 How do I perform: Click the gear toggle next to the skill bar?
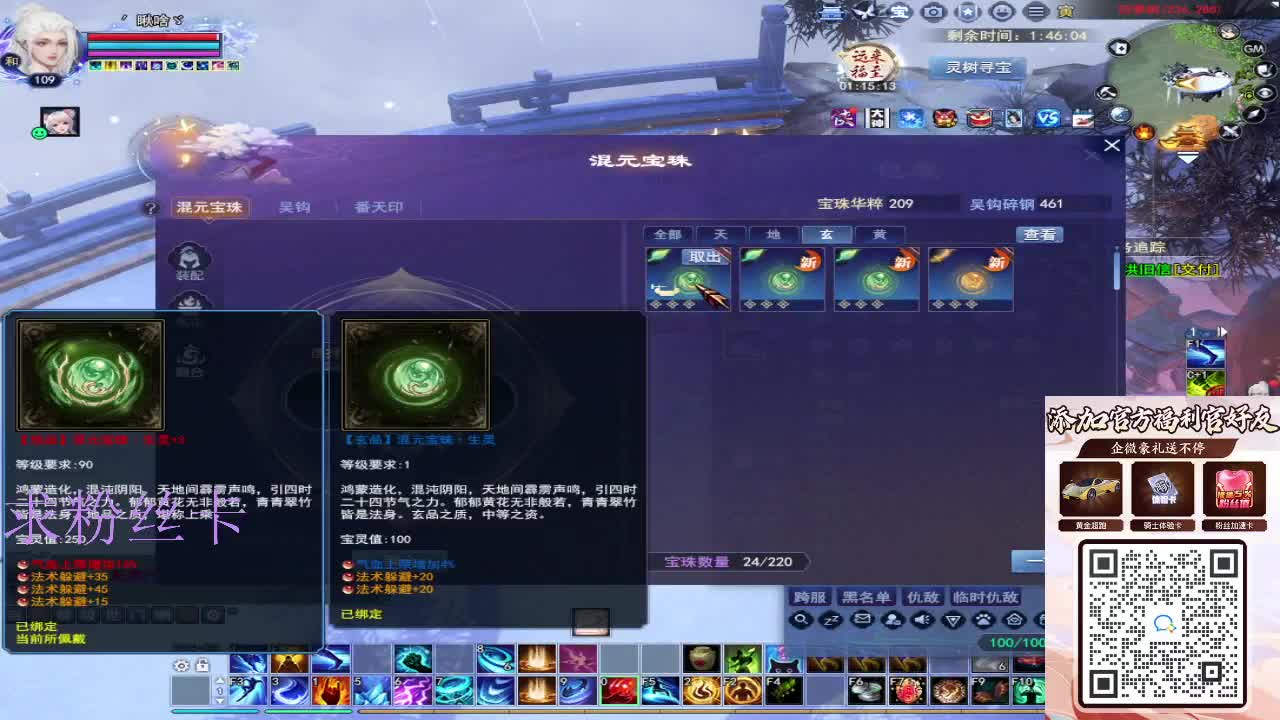pyautogui.click(x=181, y=665)
